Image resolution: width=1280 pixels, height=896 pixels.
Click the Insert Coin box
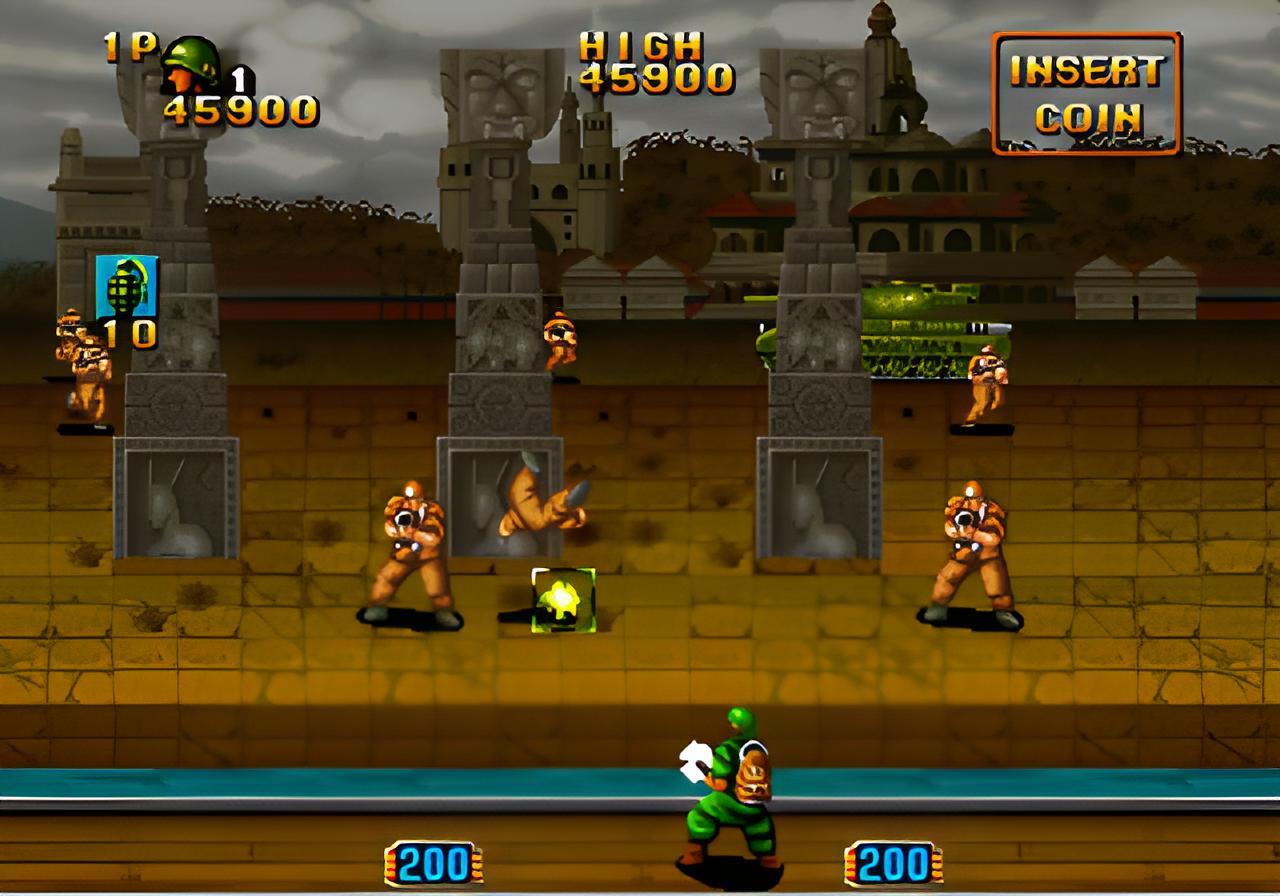1086,93
